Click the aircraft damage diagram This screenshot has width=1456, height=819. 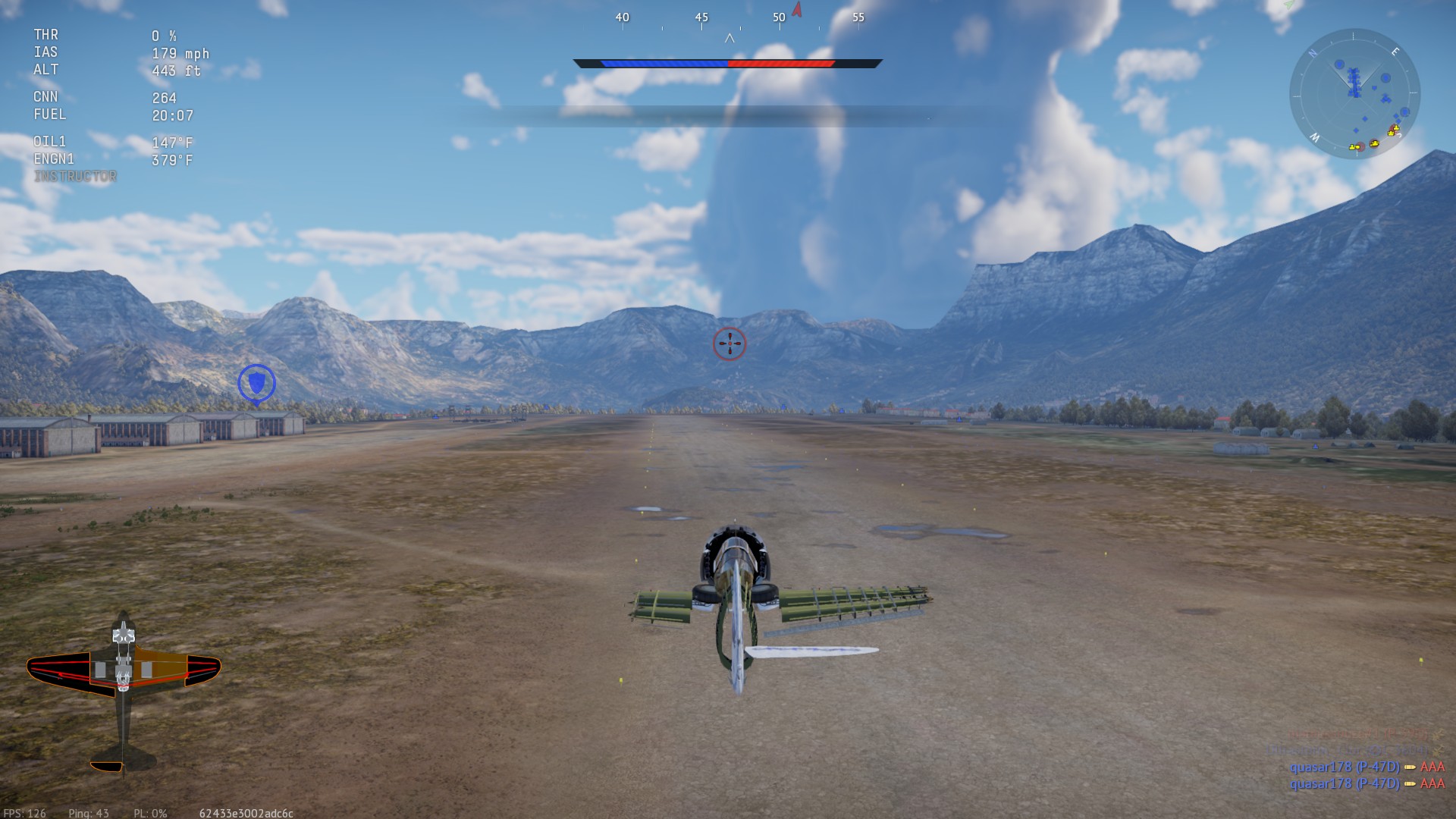[124, 689]
